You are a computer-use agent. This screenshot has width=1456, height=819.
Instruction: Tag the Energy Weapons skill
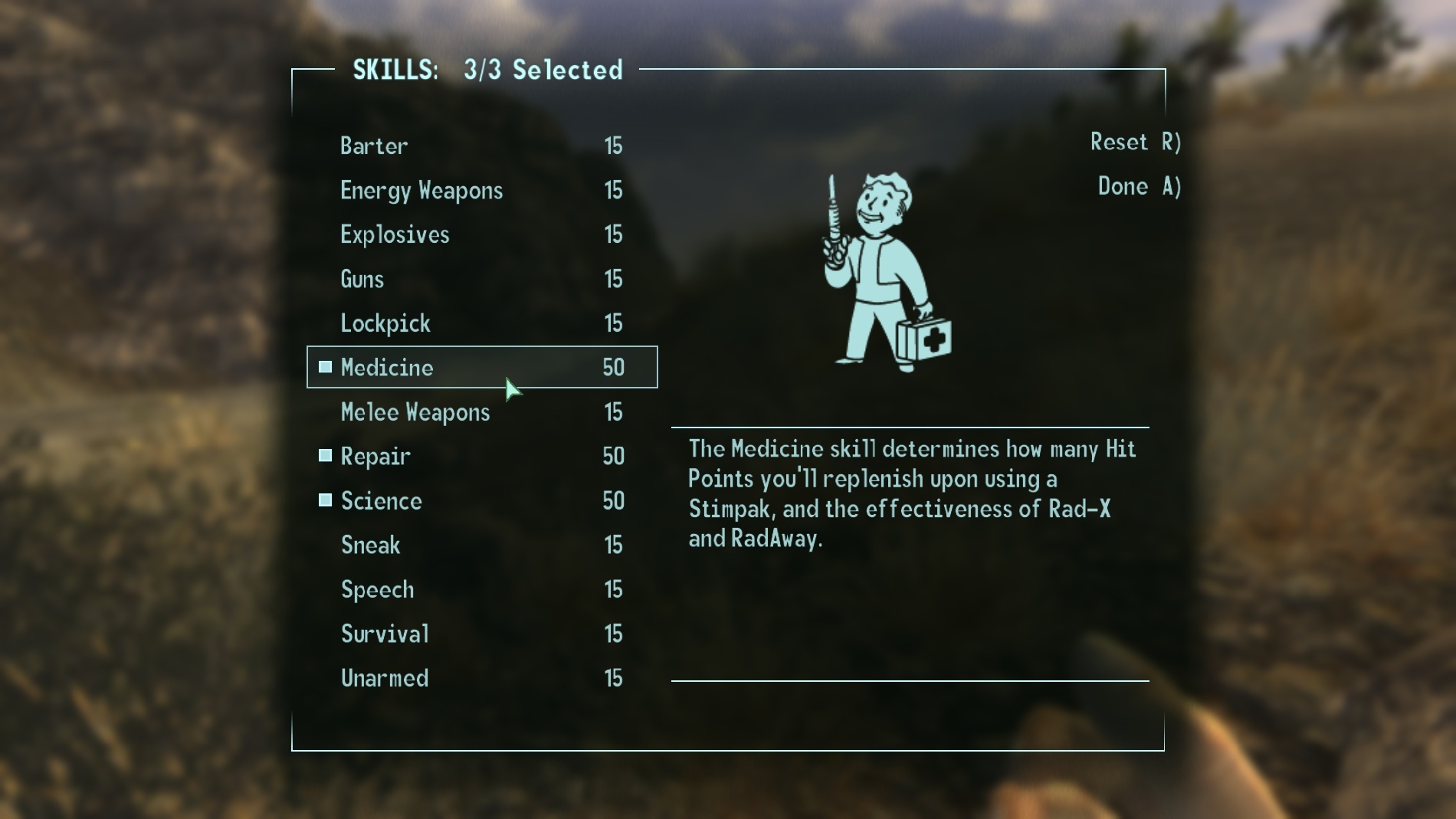tap(421, 190)
